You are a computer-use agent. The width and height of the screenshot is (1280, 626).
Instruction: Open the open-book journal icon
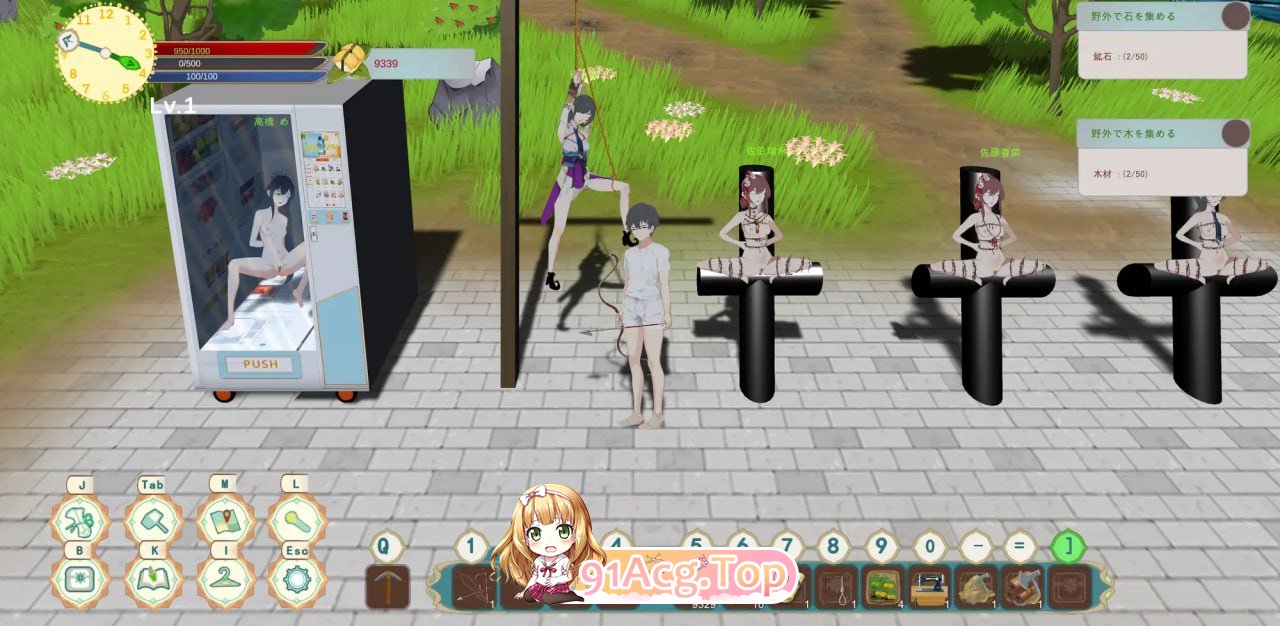pos(152,581)
